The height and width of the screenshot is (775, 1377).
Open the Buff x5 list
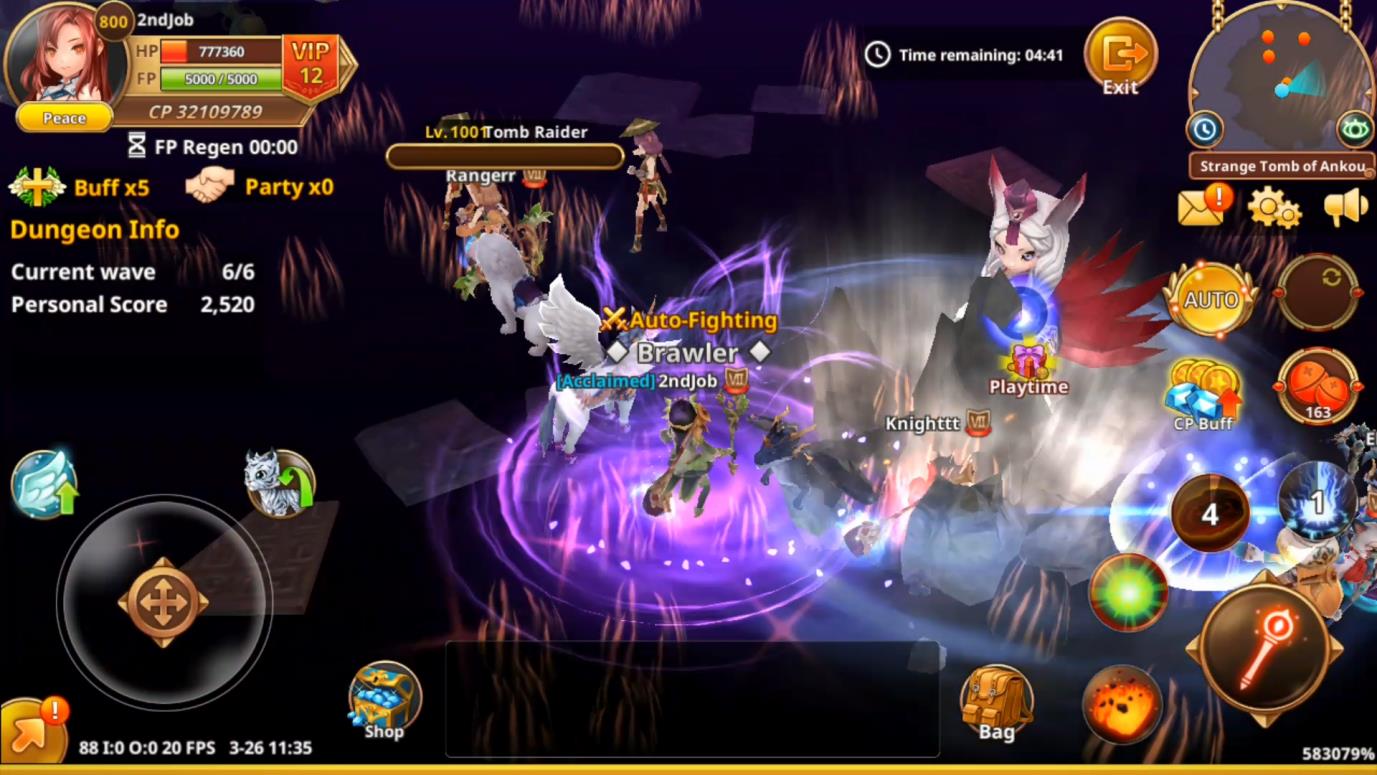point(80,187)
